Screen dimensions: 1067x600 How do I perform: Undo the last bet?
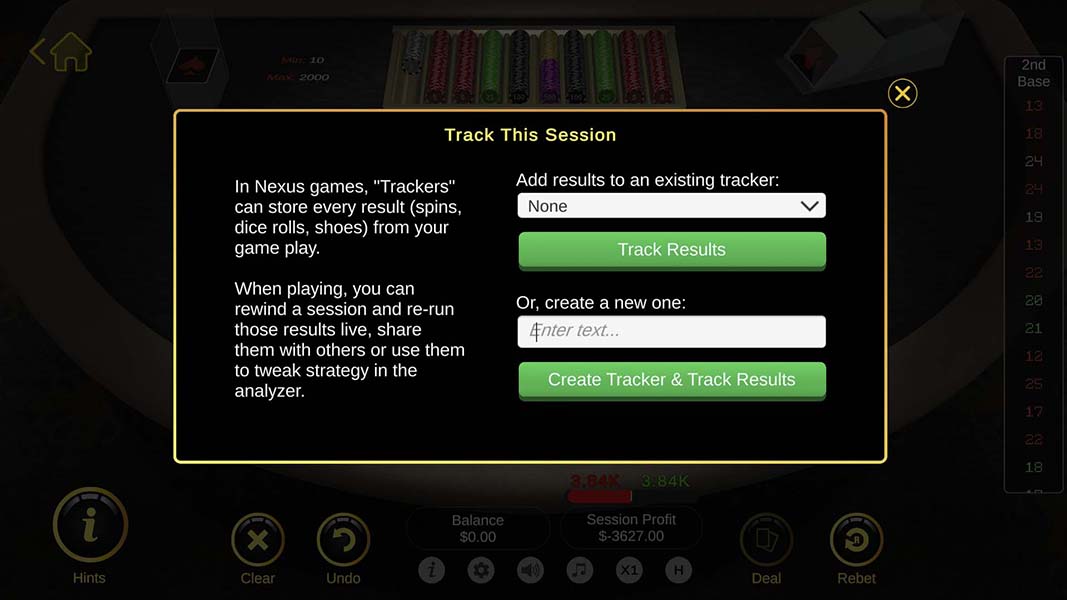[x=343, y=541]
